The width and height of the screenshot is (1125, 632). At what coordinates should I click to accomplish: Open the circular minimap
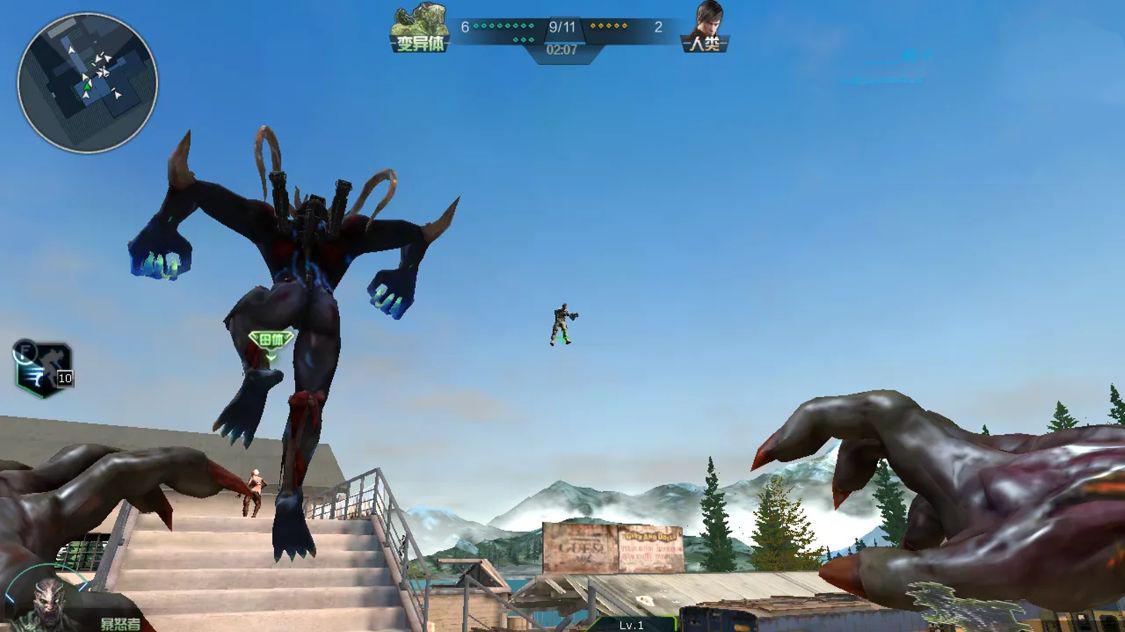coord(87,83)
